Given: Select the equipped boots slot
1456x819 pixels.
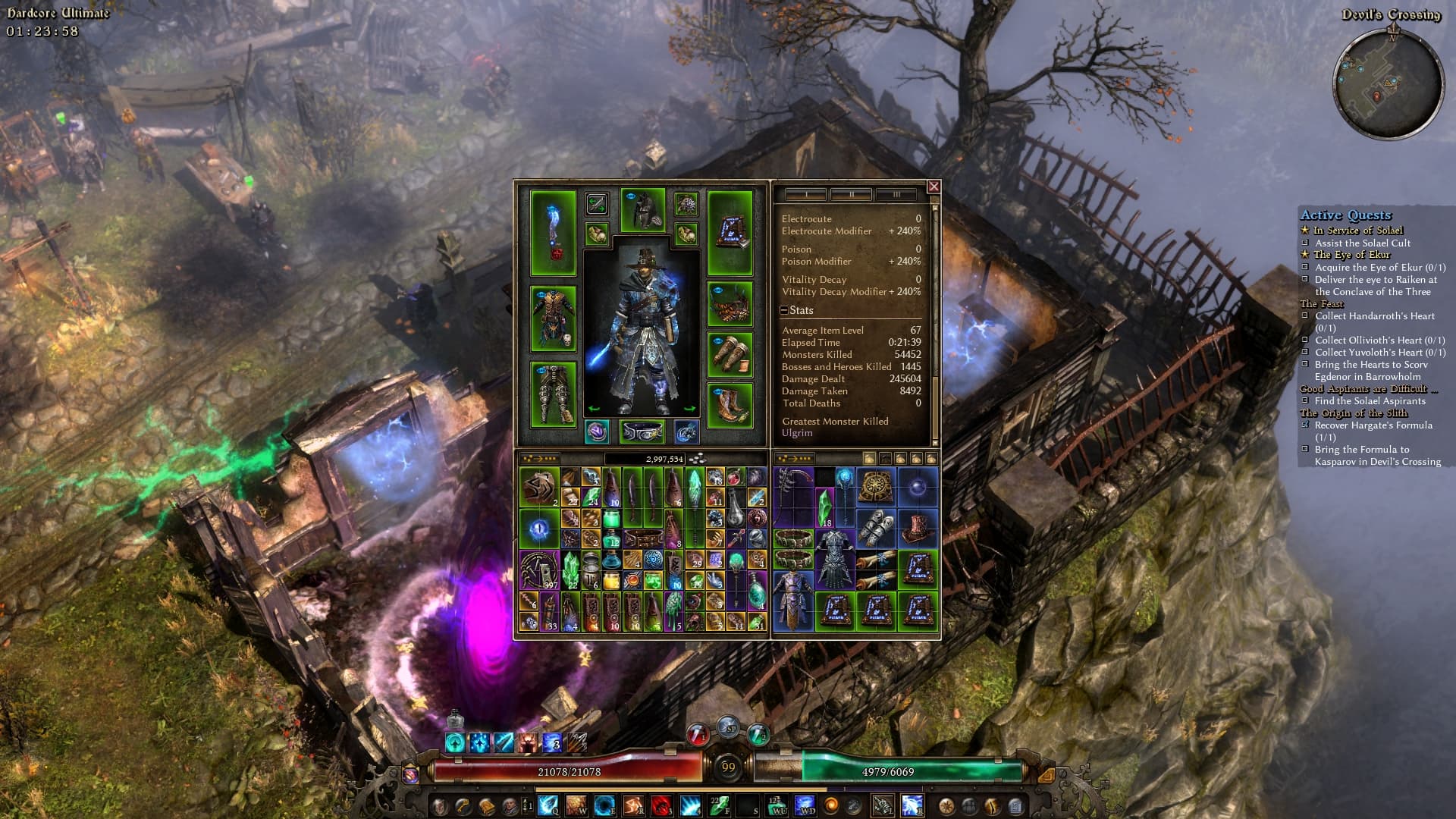Looking at the screenshot, I should (x=730, y=406).
